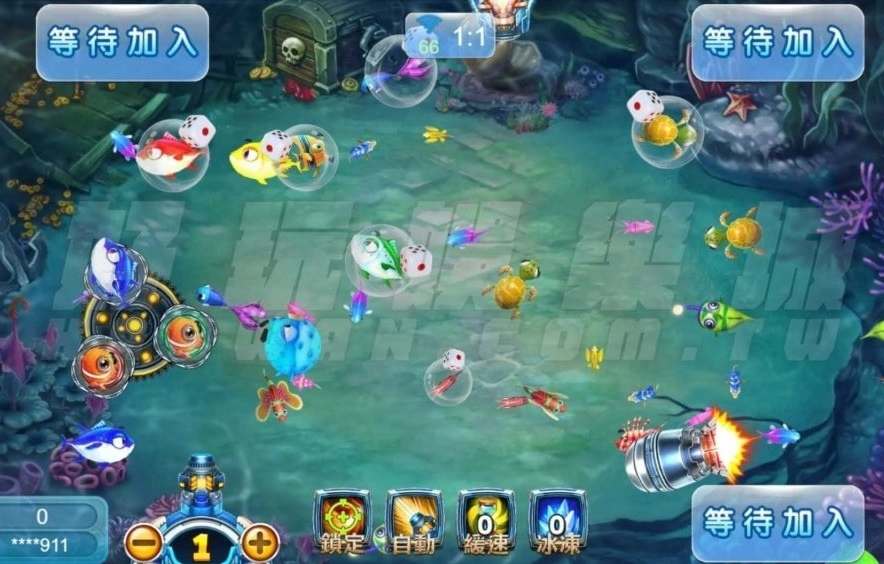Use the 緩速 slow-down skill
884x564 pixels.
[x=486, y=520]
